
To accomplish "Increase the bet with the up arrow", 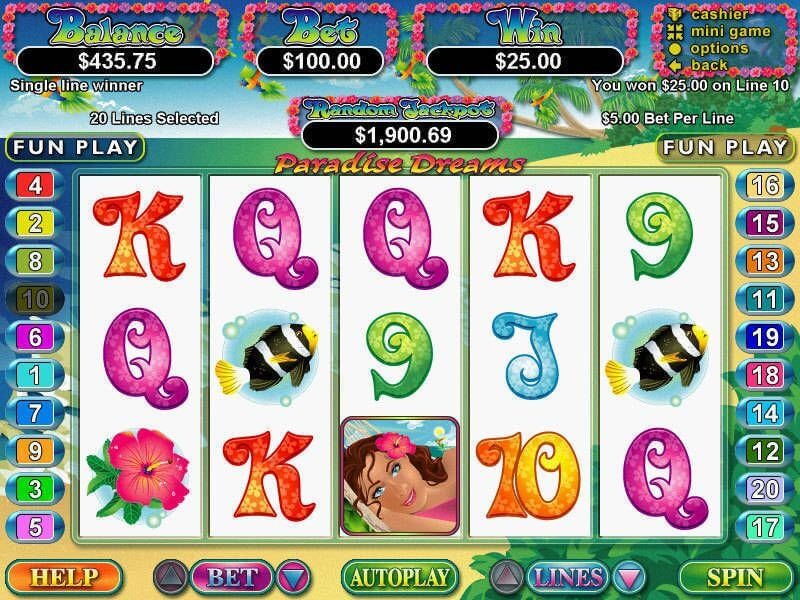I will pyautogui.click(x=169, y=577).
